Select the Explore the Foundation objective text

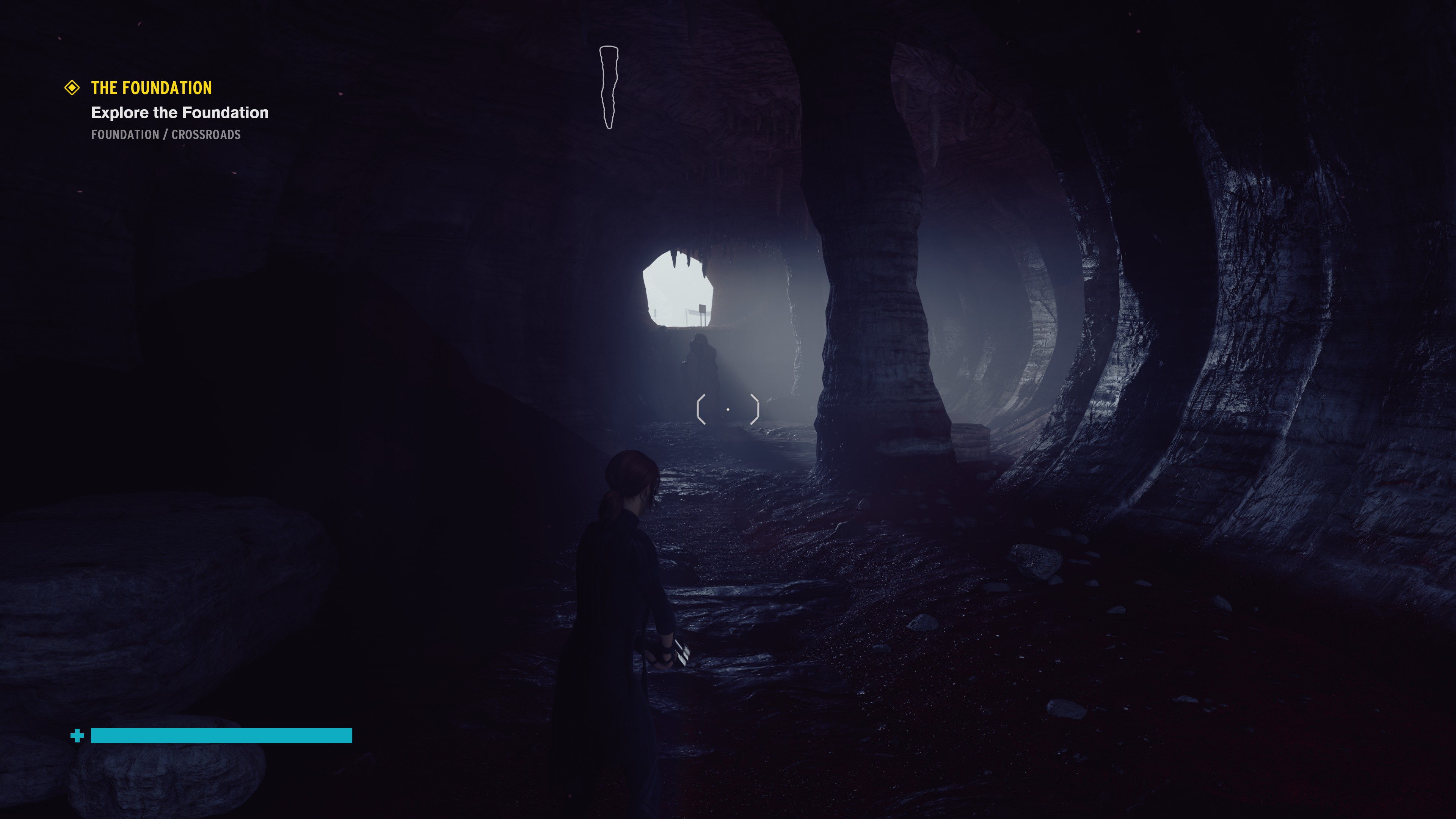pyautogui.click(x=180, y=113)
